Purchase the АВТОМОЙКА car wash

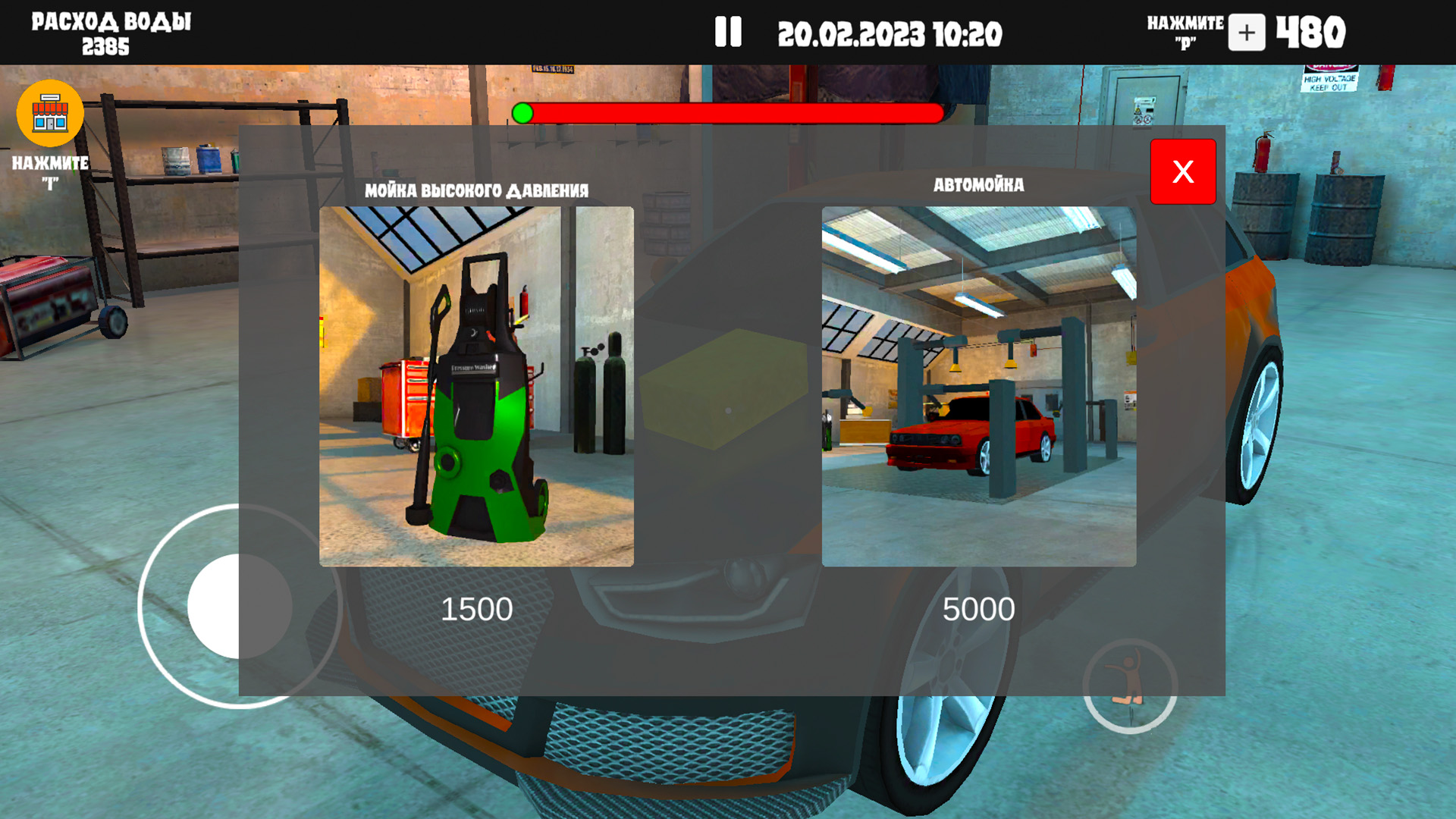point(979,387)
